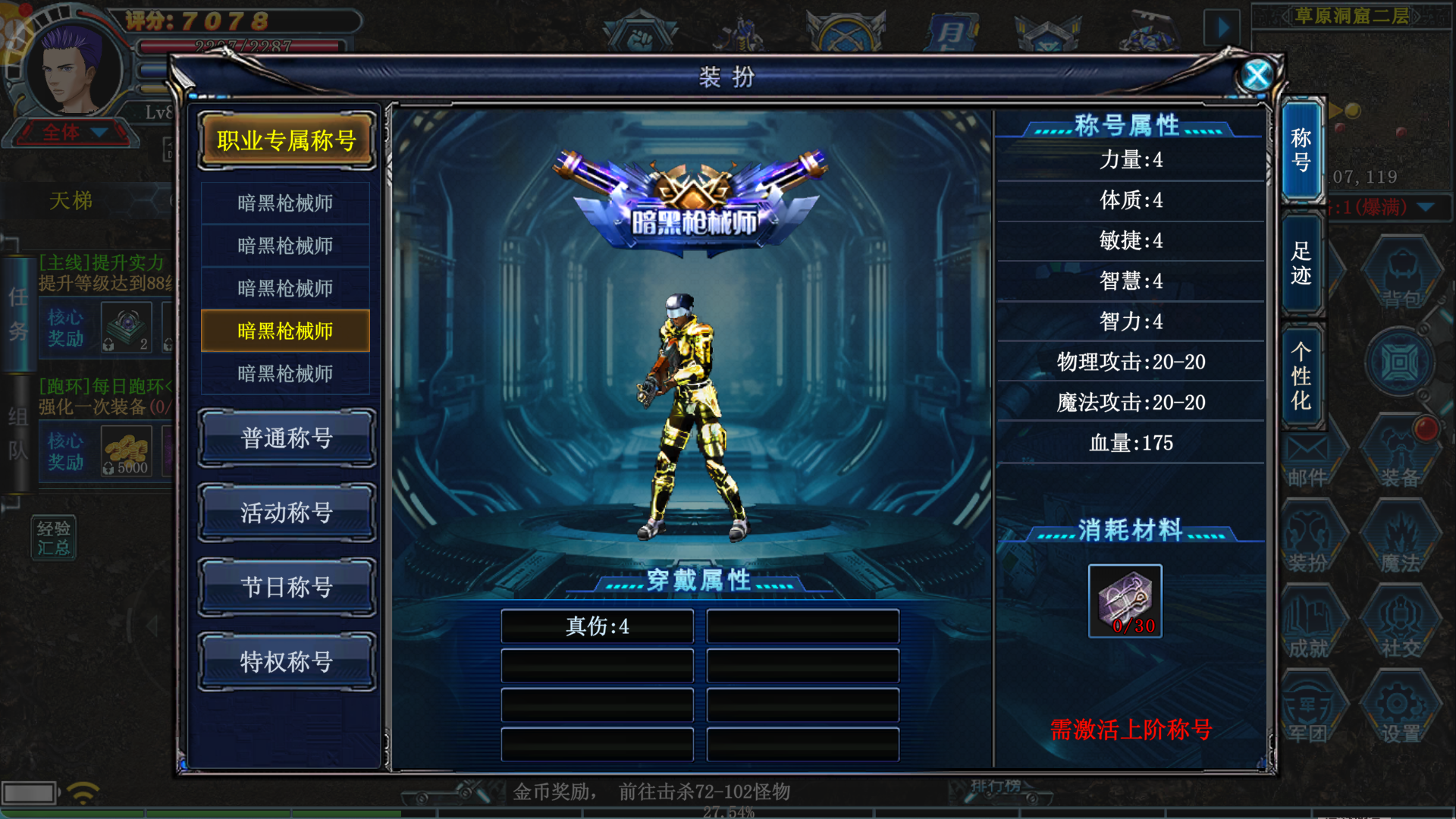Click the player character portrait
Viewport: 1456px width, 819px height.
[x=72, y=70]
